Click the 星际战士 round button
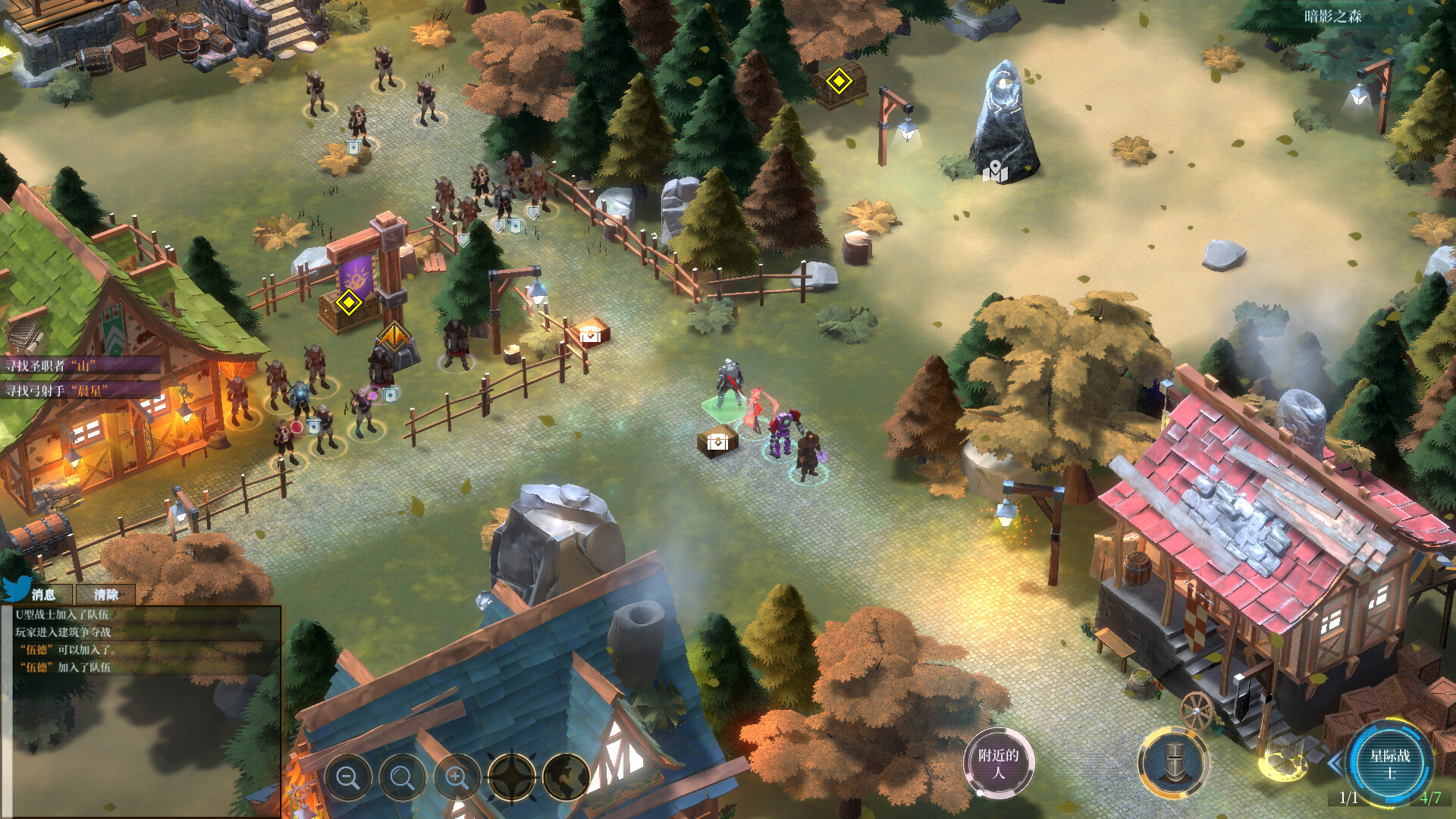Image resolution: width=1456 pixels, height=819 pixels. point(1389,763)
